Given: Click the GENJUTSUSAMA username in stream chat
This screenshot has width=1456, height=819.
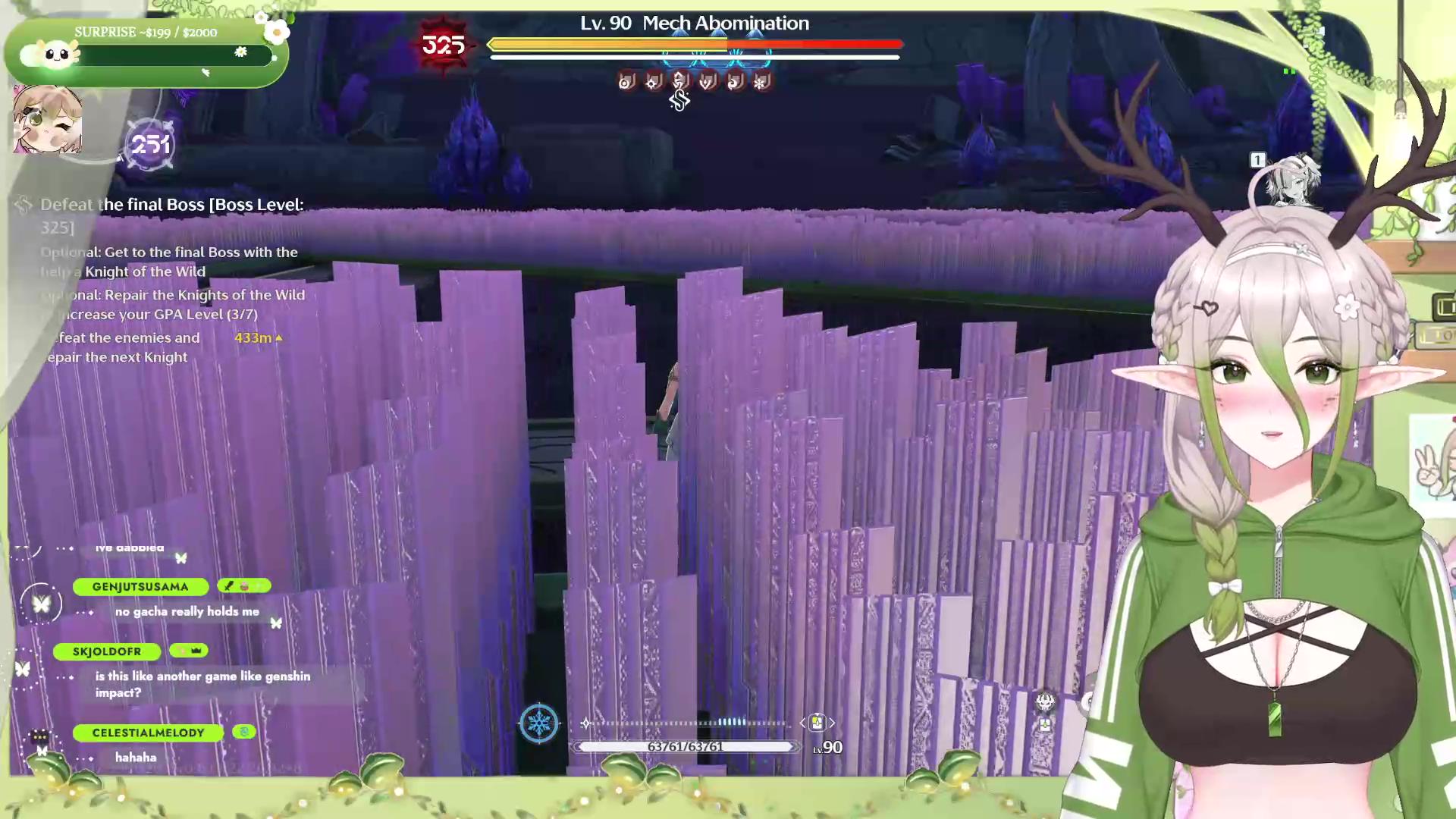Looking at the screenshot, I should (140, 586).
